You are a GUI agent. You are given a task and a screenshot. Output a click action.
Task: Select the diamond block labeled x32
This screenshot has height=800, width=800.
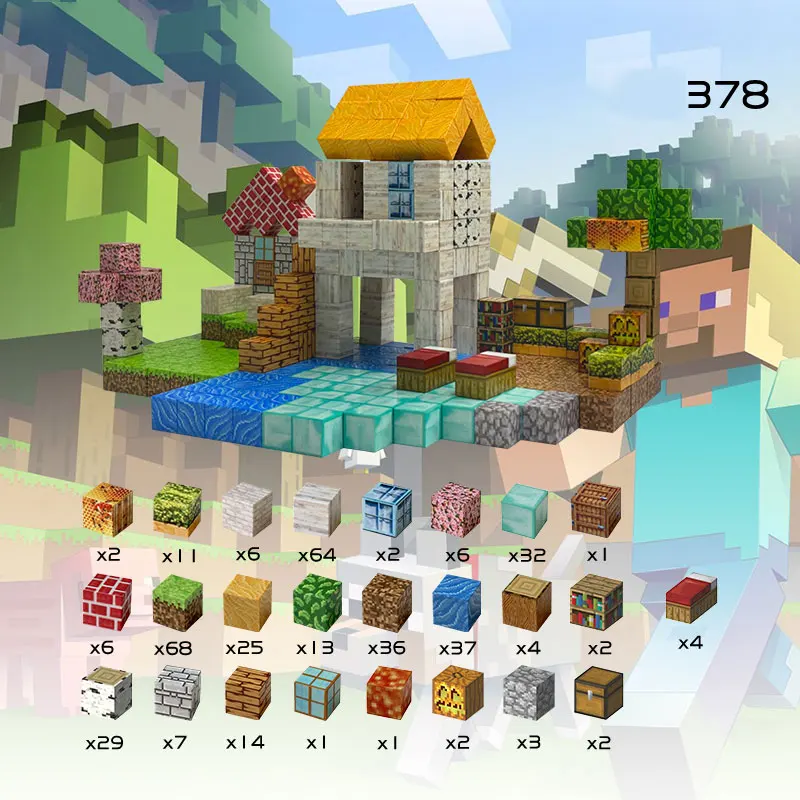526,509
